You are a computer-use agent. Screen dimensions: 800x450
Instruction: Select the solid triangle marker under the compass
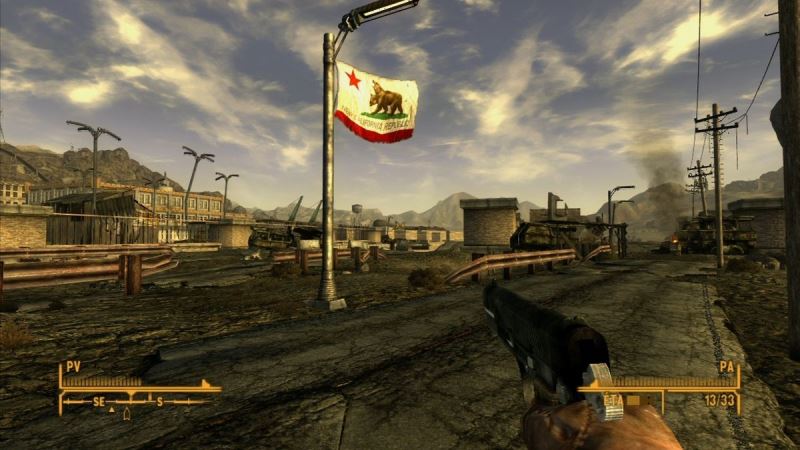point(112,411)
